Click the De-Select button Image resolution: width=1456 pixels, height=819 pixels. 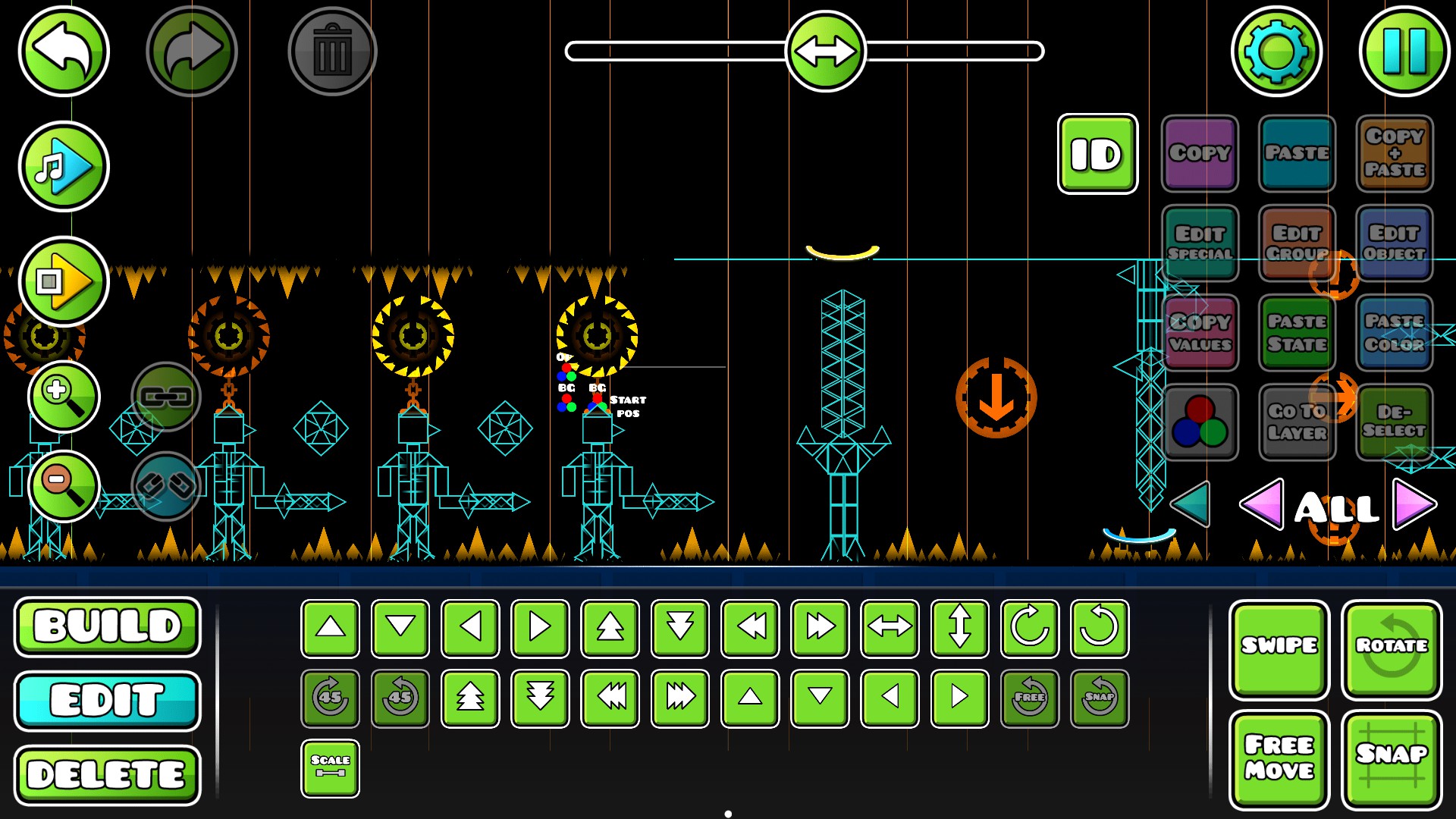click(x=1394, y=421)
